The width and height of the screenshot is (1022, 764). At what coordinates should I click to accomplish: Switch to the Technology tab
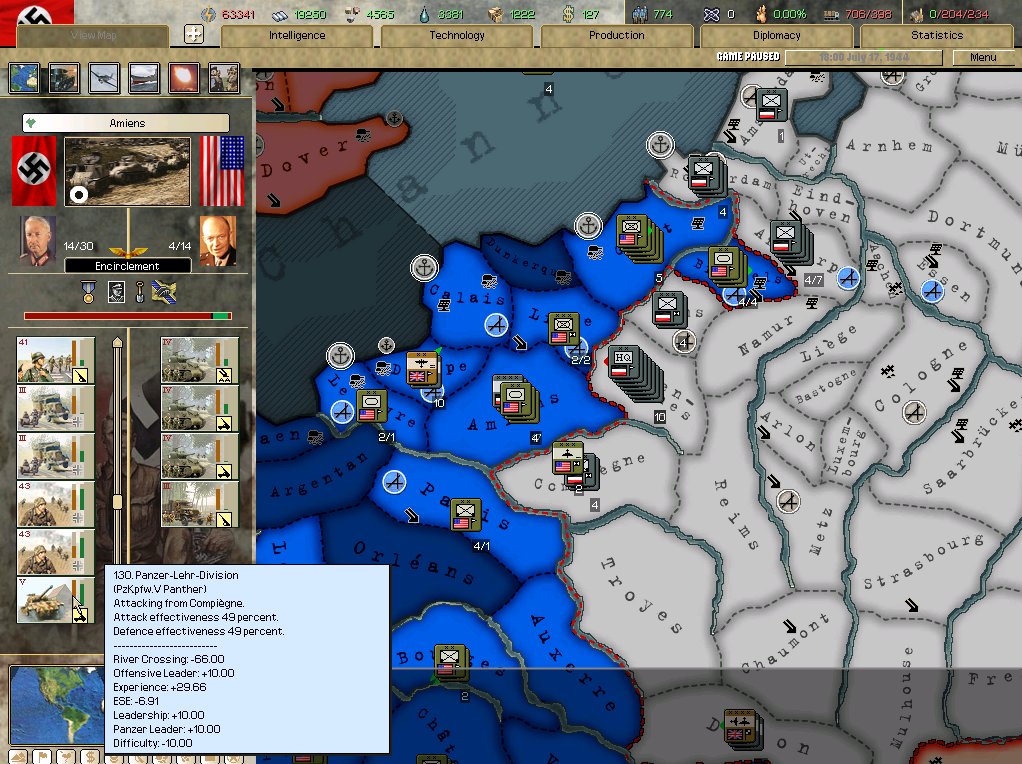[457, 36]
